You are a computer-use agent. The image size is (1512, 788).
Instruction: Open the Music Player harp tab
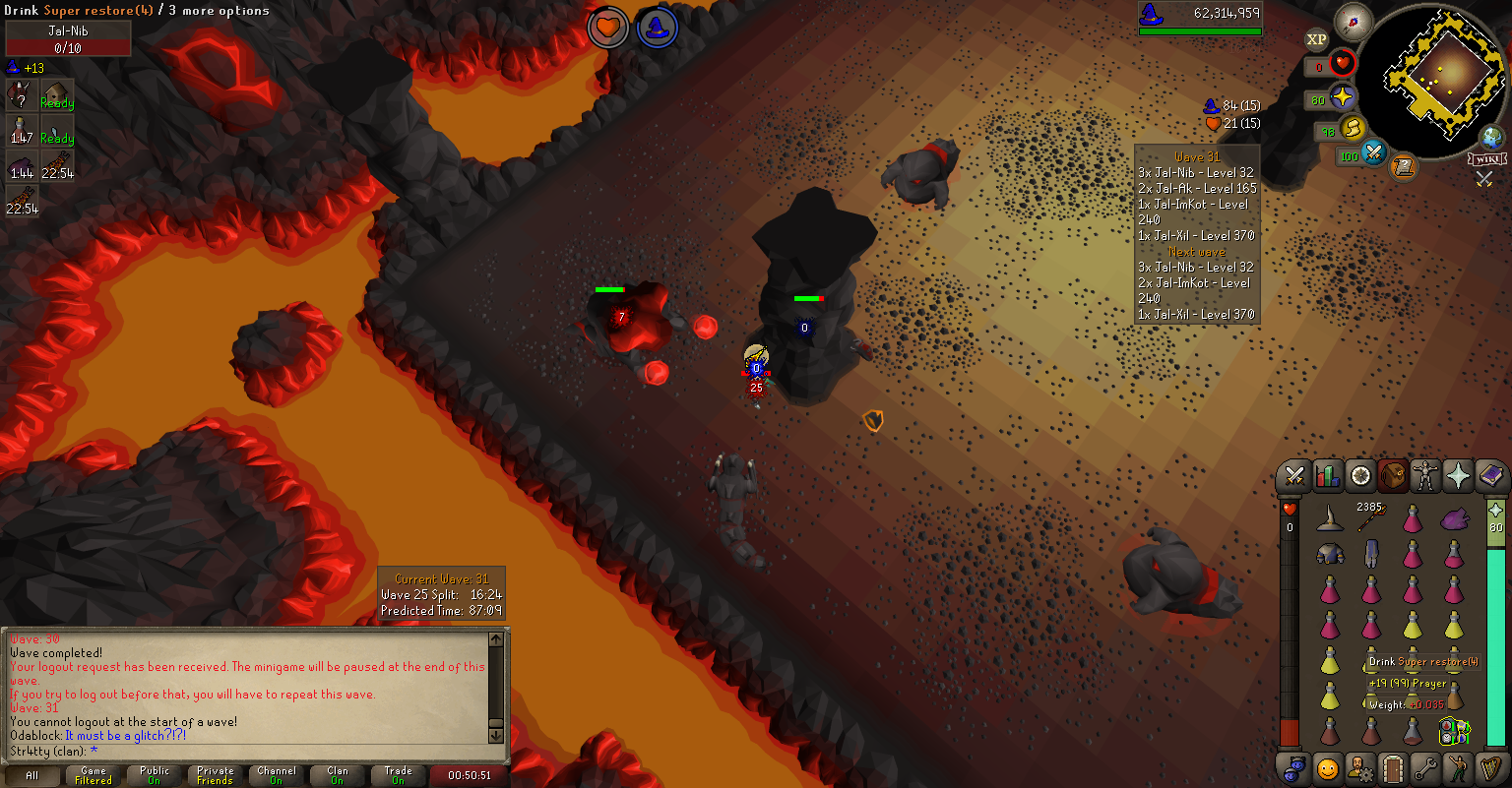pos(1490,767)
